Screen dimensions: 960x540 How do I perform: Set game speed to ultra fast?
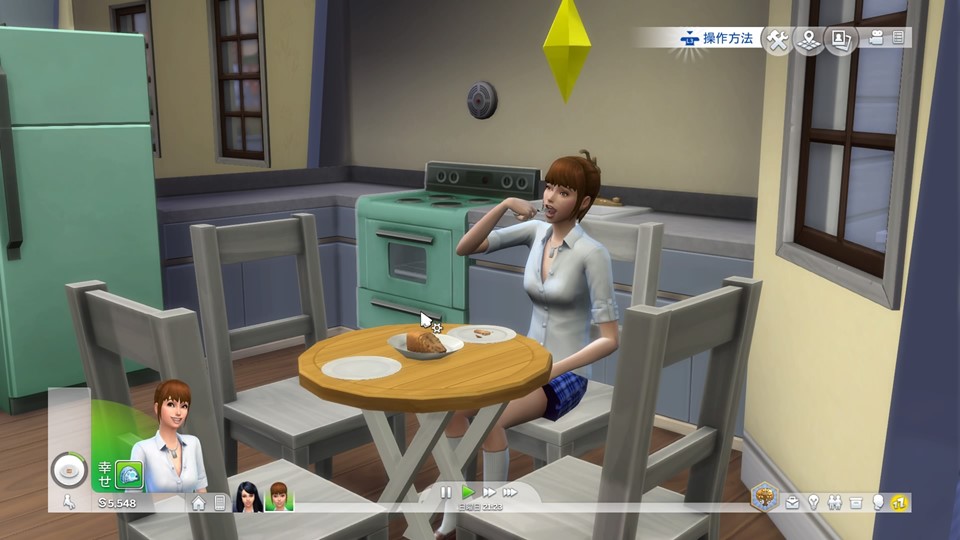[510, 492]
